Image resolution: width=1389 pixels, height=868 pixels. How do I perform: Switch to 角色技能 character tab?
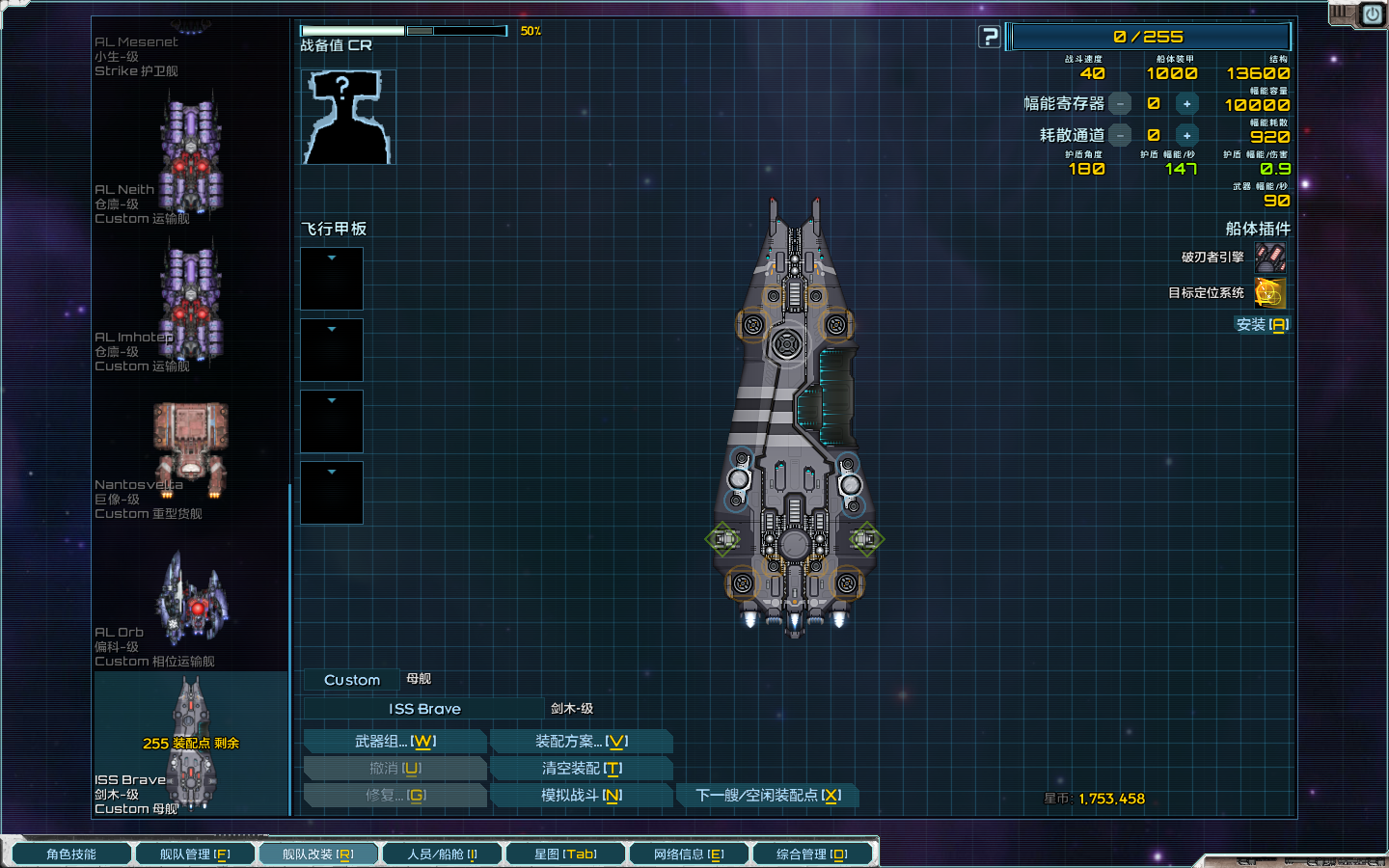coord(71,854)
